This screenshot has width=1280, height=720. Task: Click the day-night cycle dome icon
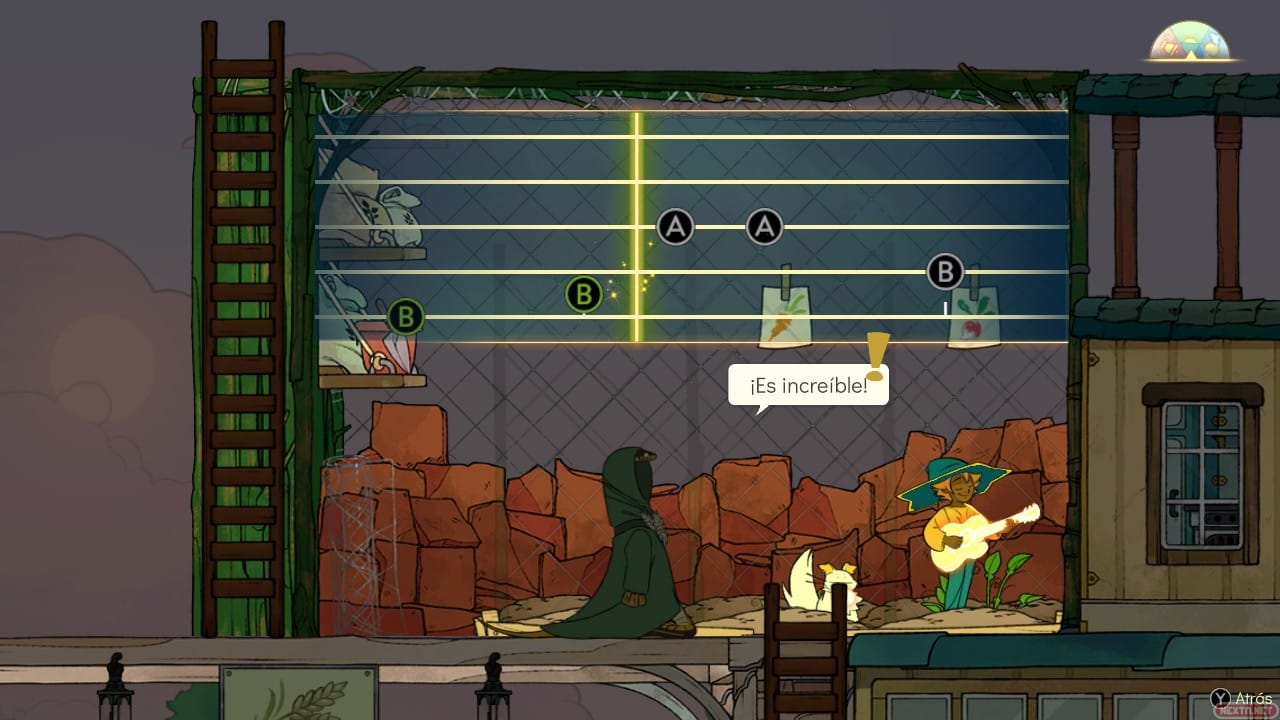[x=1191, y=42]
